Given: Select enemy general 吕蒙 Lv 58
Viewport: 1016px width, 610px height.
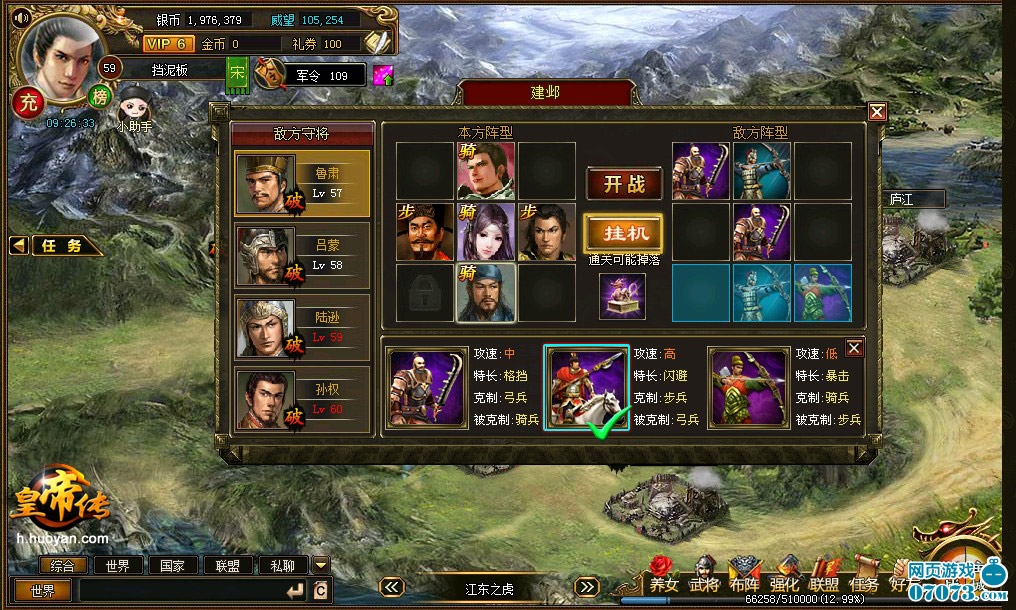Looking at the screenshot, I should 302,256.
